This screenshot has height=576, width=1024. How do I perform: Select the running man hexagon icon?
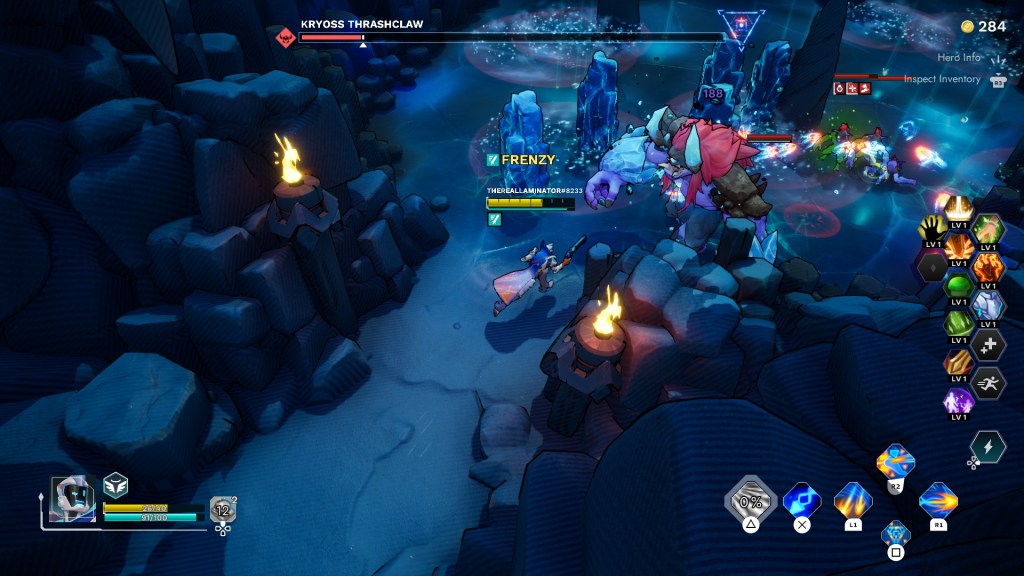pos(989,382)
